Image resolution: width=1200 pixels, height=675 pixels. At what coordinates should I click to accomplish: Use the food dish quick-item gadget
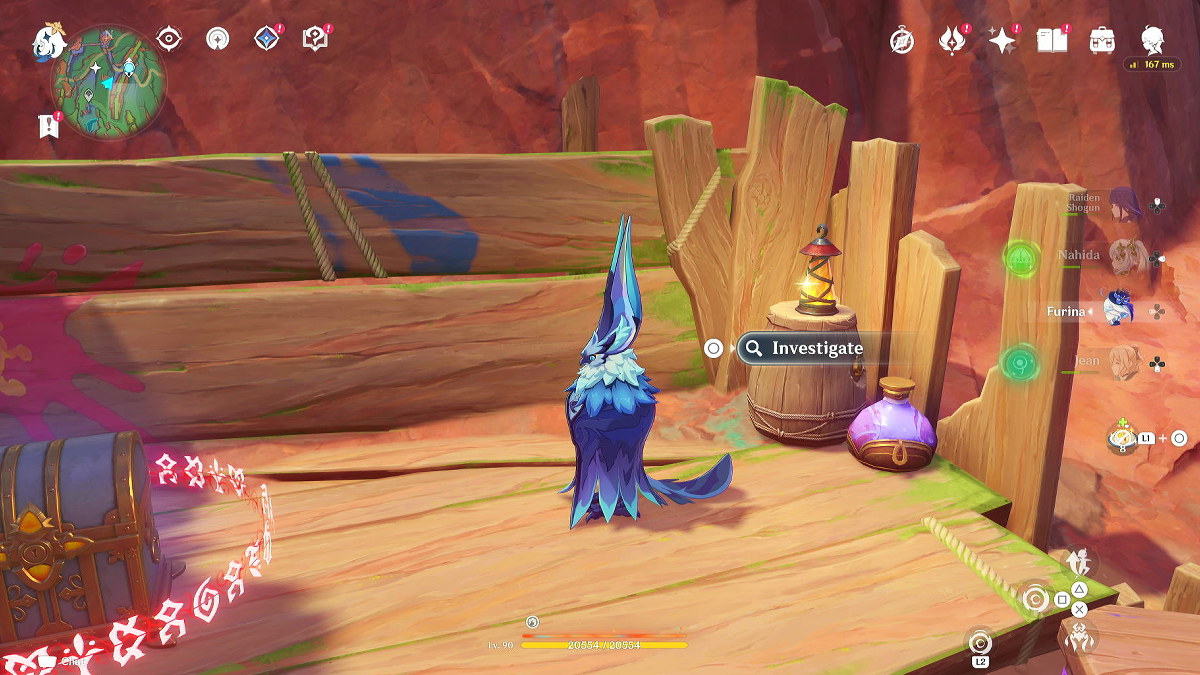(1122, 438)
